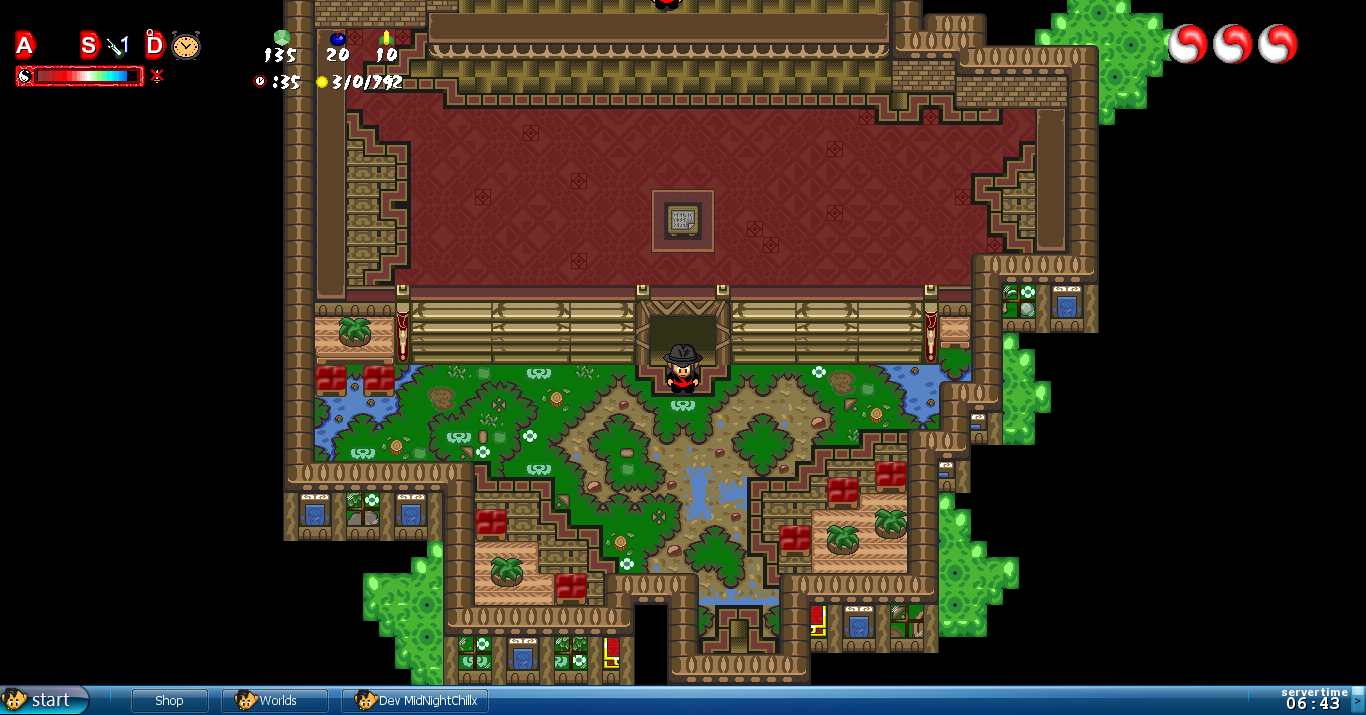Select the alarm clock in the D slot
The width and height of the screenshot is (1366, 715).
(185, 45)
